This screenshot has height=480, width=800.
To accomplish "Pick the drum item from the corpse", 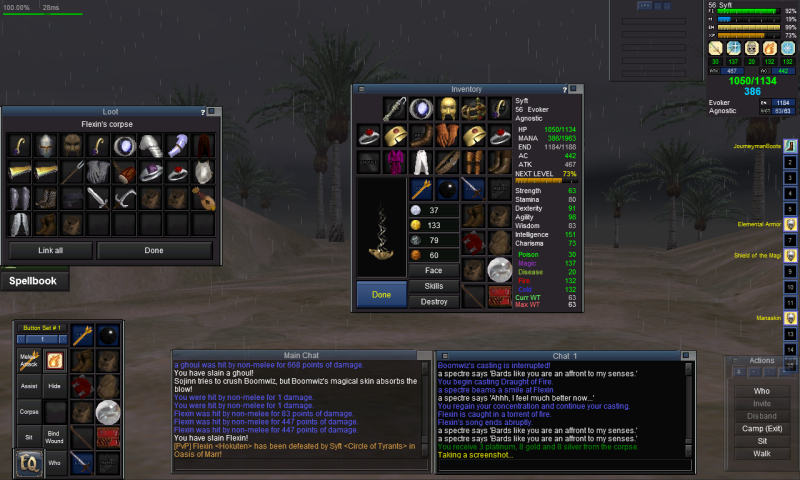I will click(x=124, y=172).
